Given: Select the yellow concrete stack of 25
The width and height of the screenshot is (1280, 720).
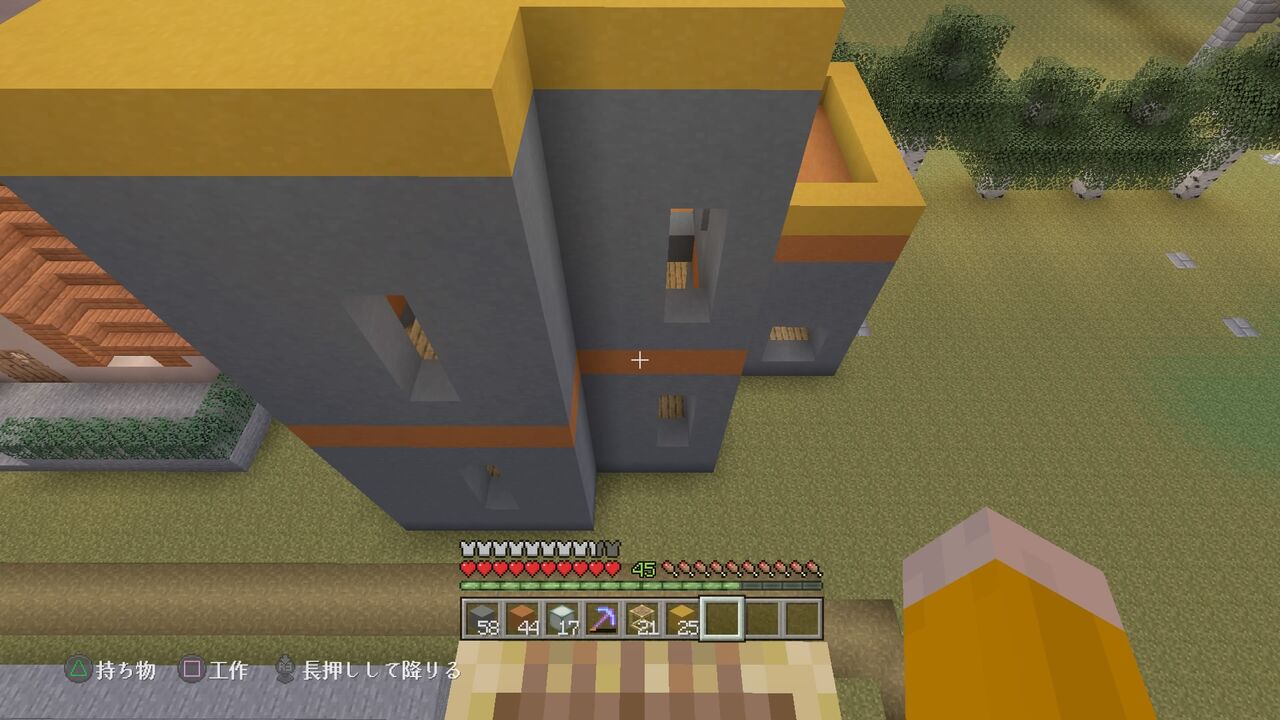Looking at the screenshot, I should point(682,618).
